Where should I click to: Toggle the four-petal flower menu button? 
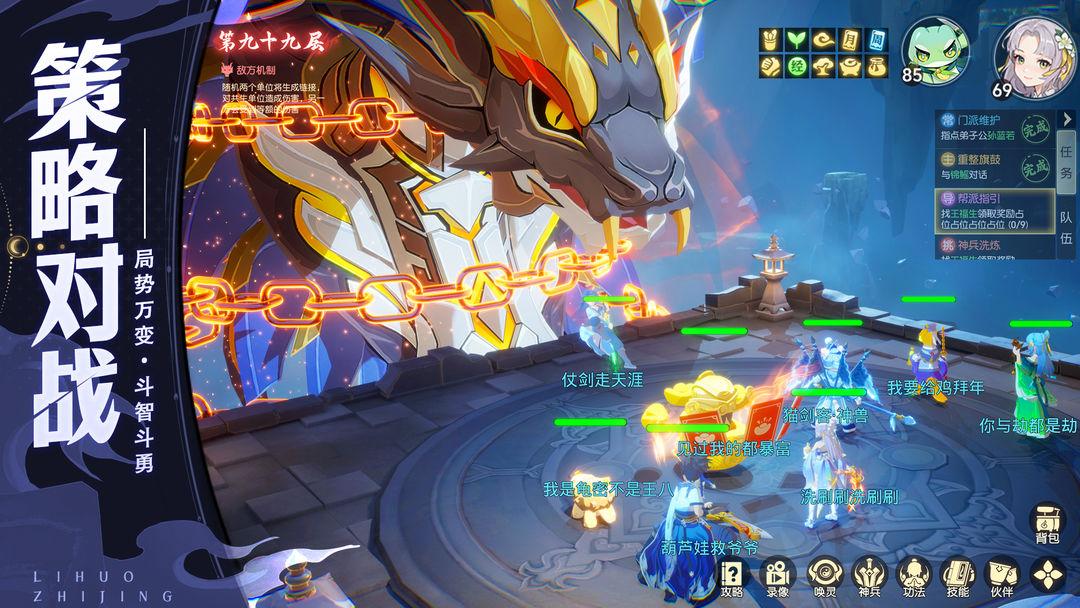point(1046,575)
